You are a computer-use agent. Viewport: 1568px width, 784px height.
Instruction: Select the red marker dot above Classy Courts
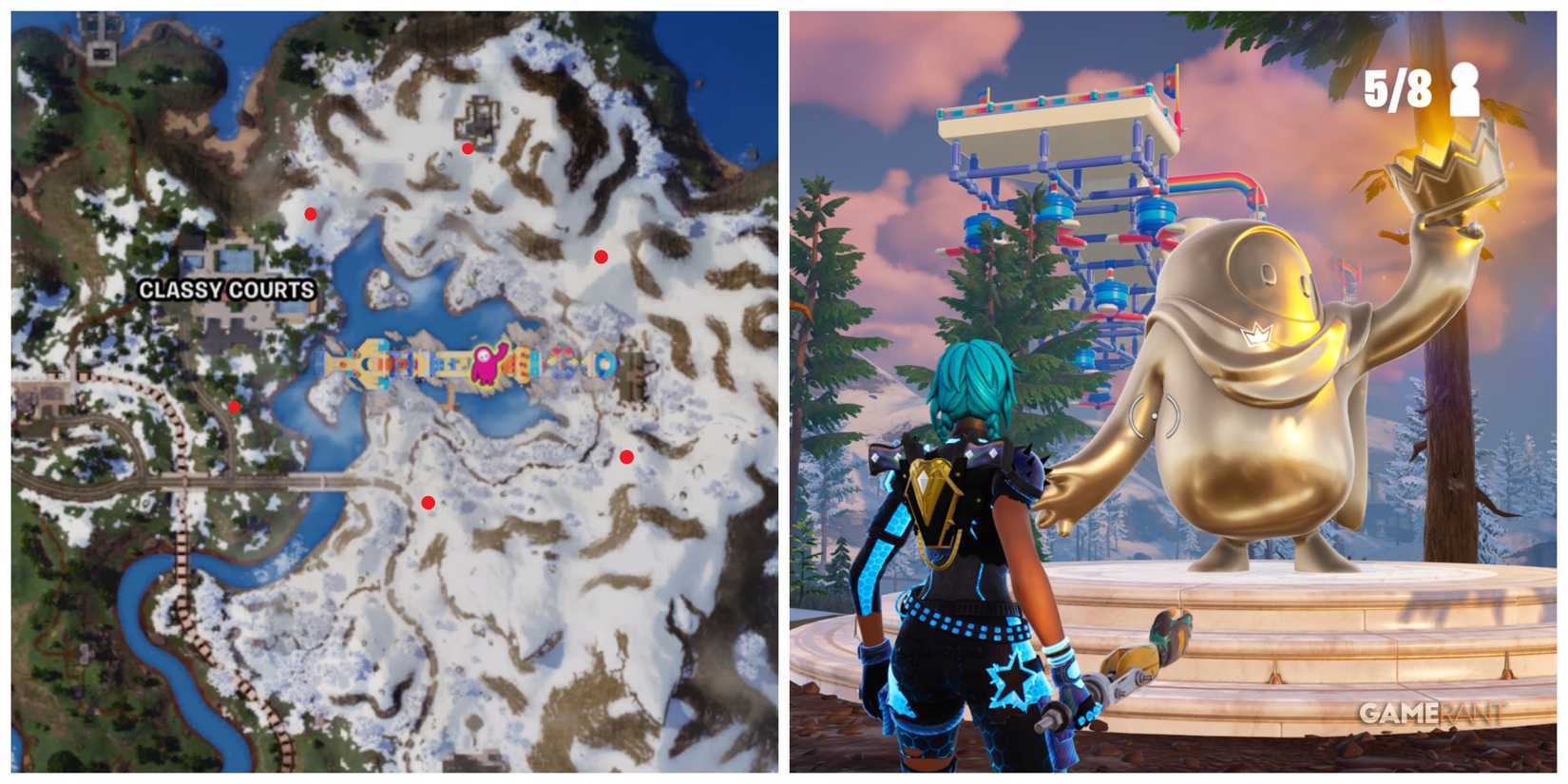pyautogui.click(x=309, y=211)
